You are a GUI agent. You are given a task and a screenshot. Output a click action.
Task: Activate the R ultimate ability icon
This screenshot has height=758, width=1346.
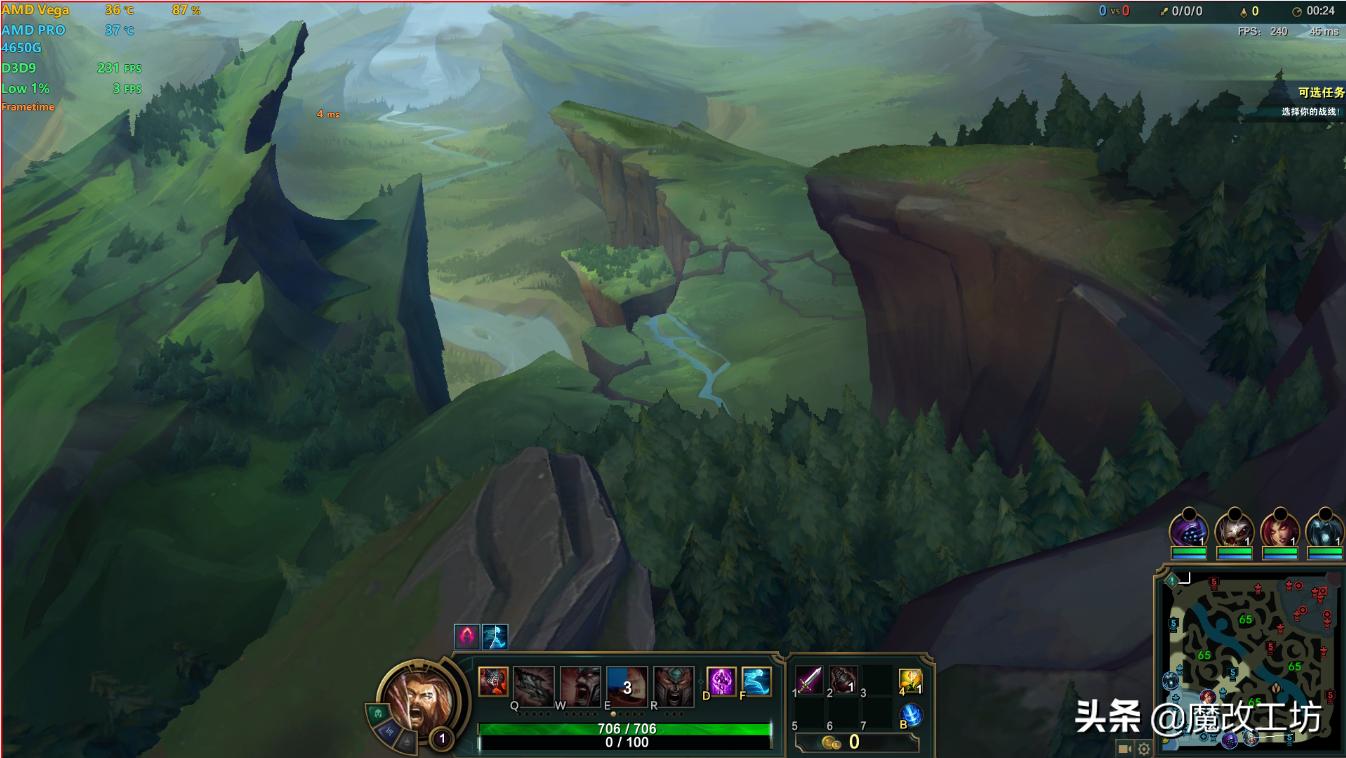pyautogui.click(x=674, y=686)
